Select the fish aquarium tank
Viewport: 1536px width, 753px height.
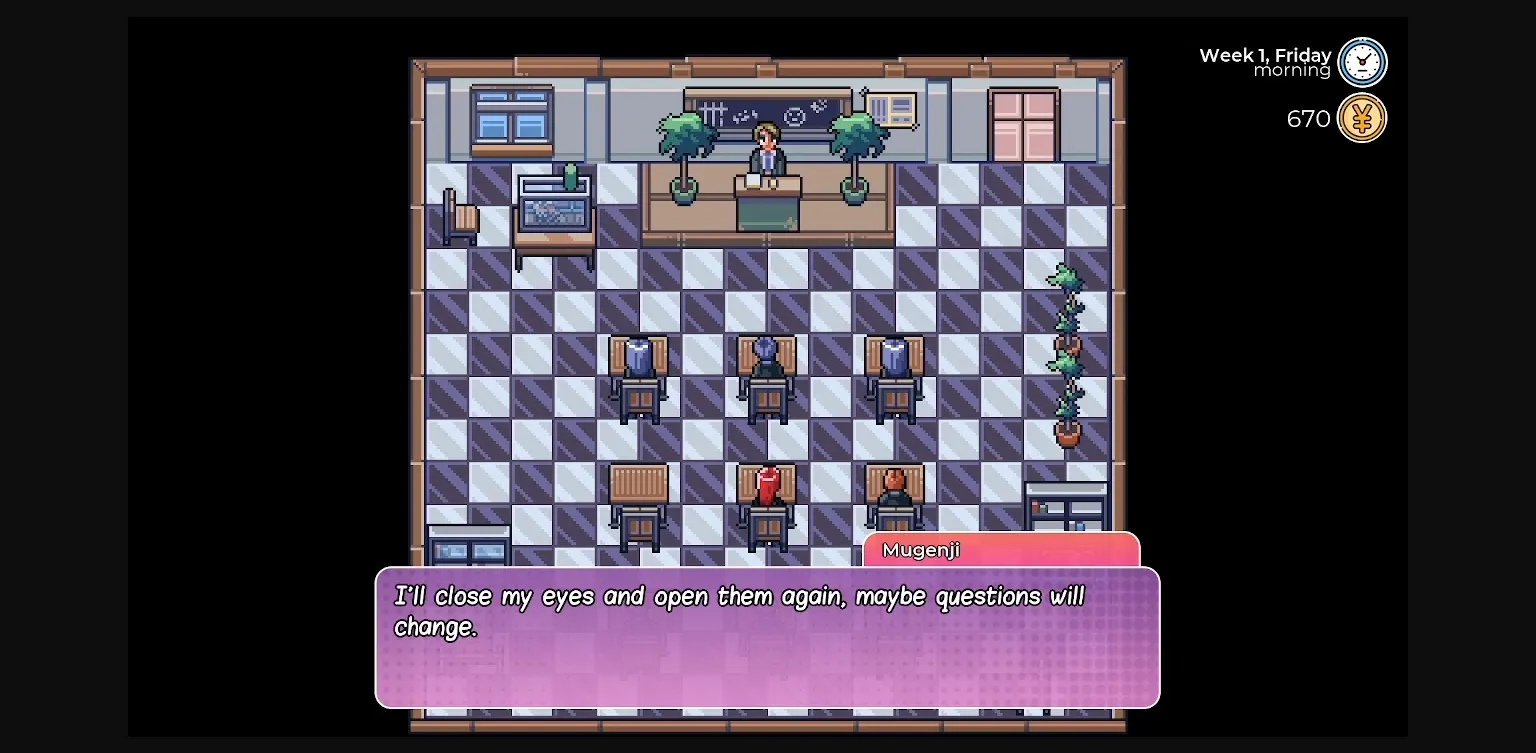point(553,210)
